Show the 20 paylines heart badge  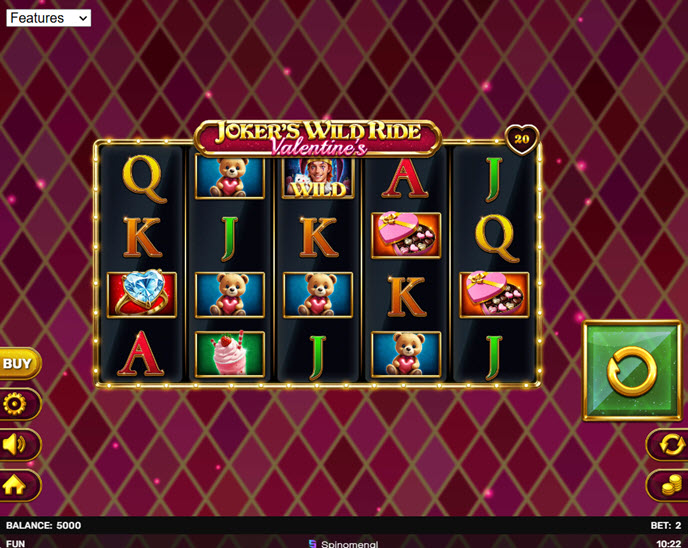coord(521,140)
